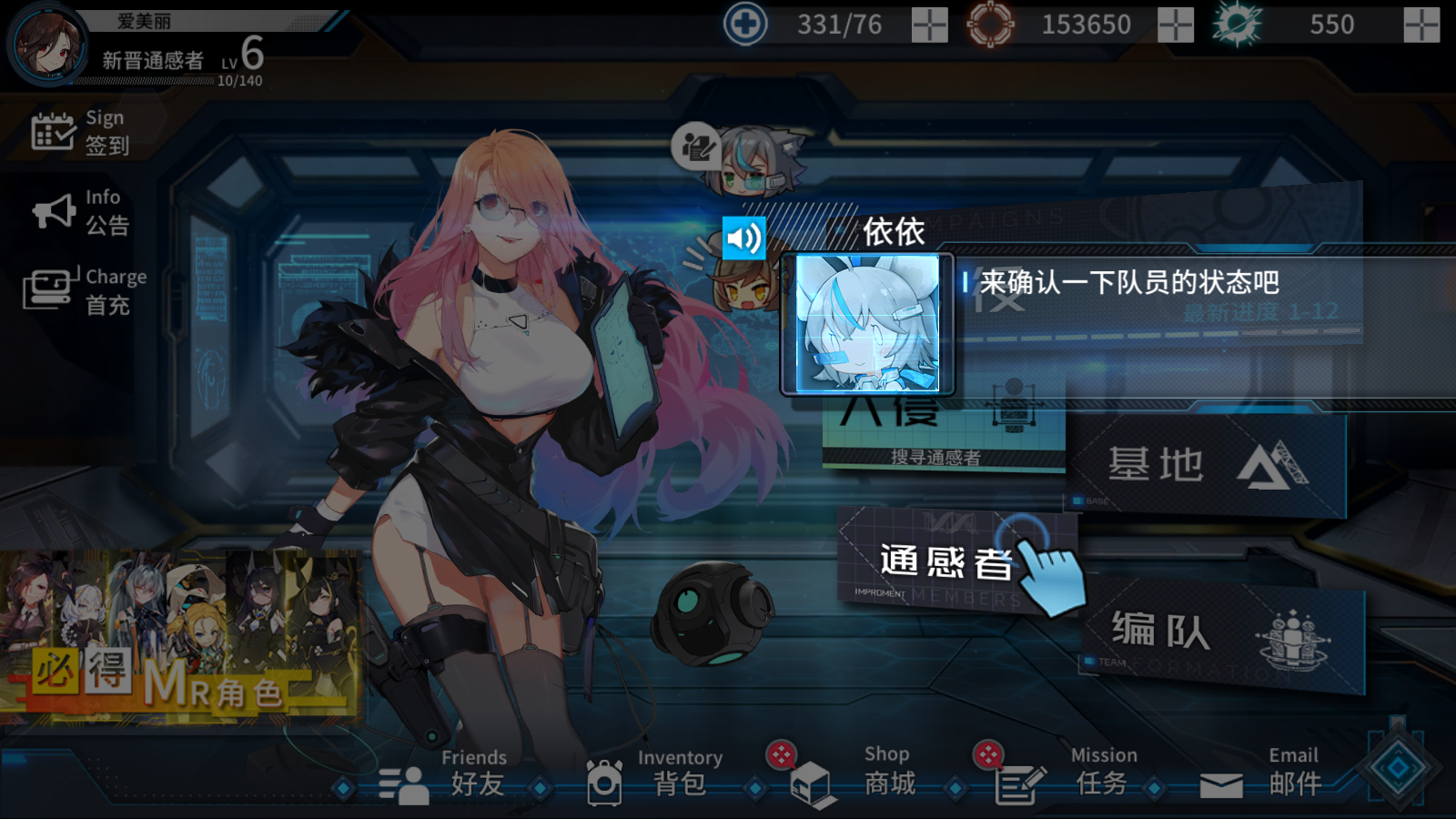The width and height of the screenshot is (1456, 819).
Task: Open the Mission 任务 list
Action: (x=1063, y=774)
